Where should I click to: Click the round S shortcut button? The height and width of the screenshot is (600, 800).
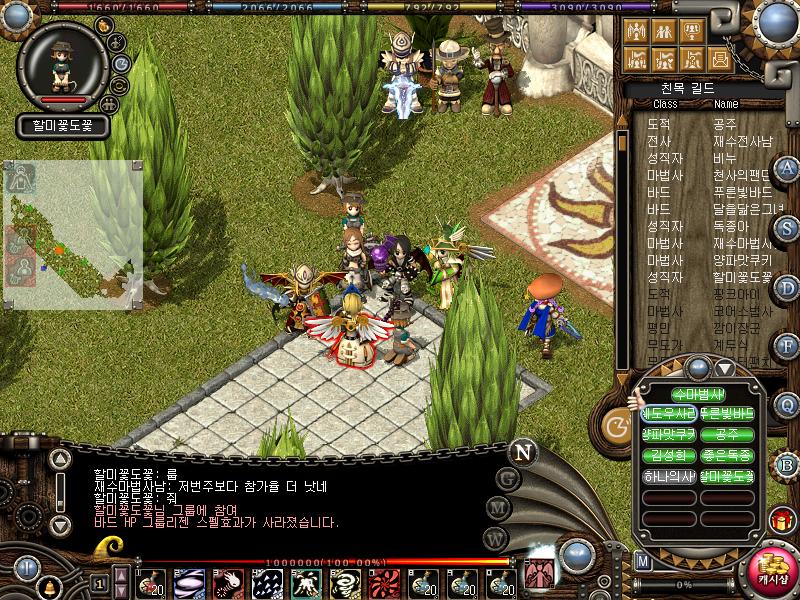click(788, 228)
